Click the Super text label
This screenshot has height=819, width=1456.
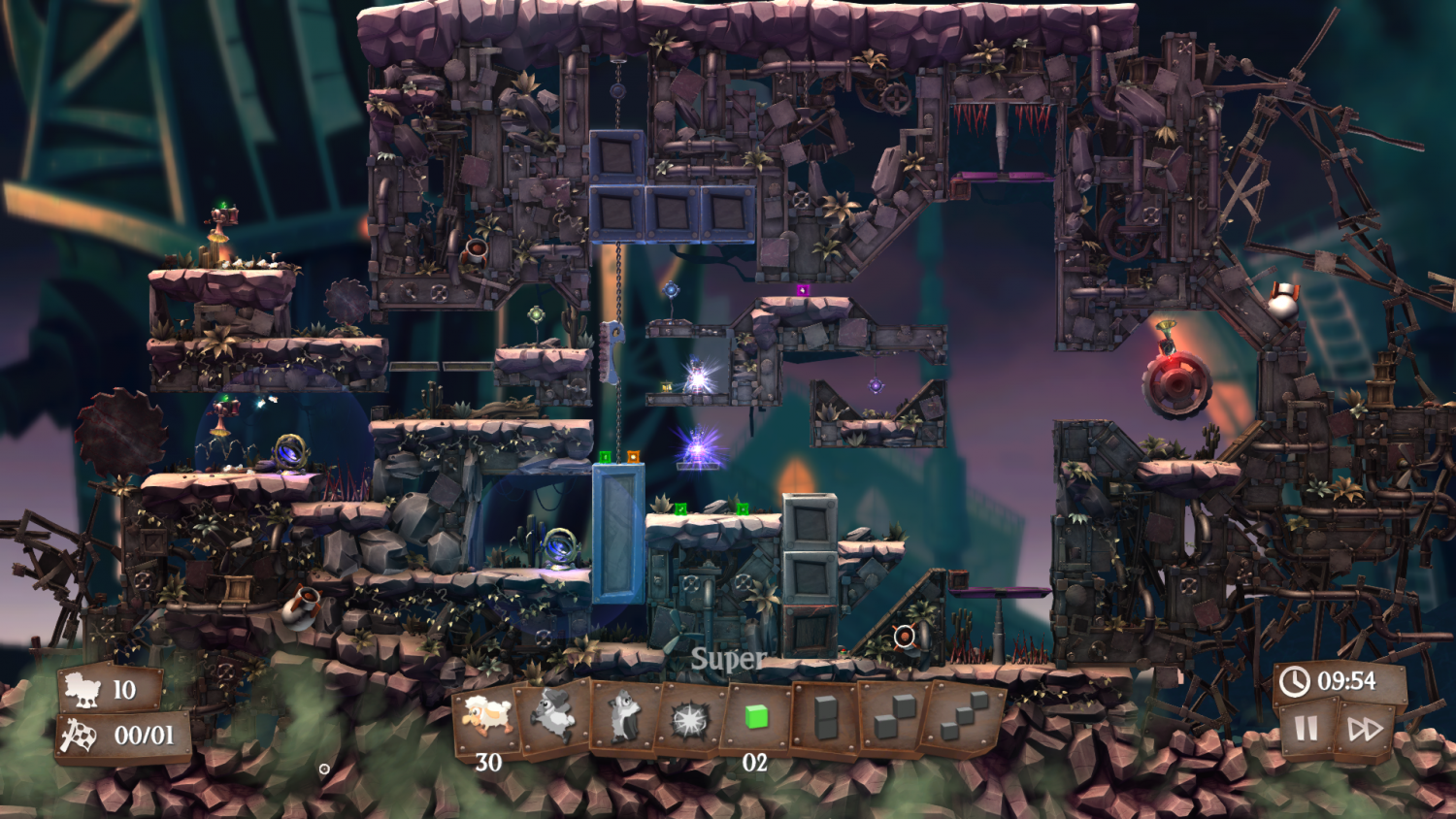coord(728,659)
